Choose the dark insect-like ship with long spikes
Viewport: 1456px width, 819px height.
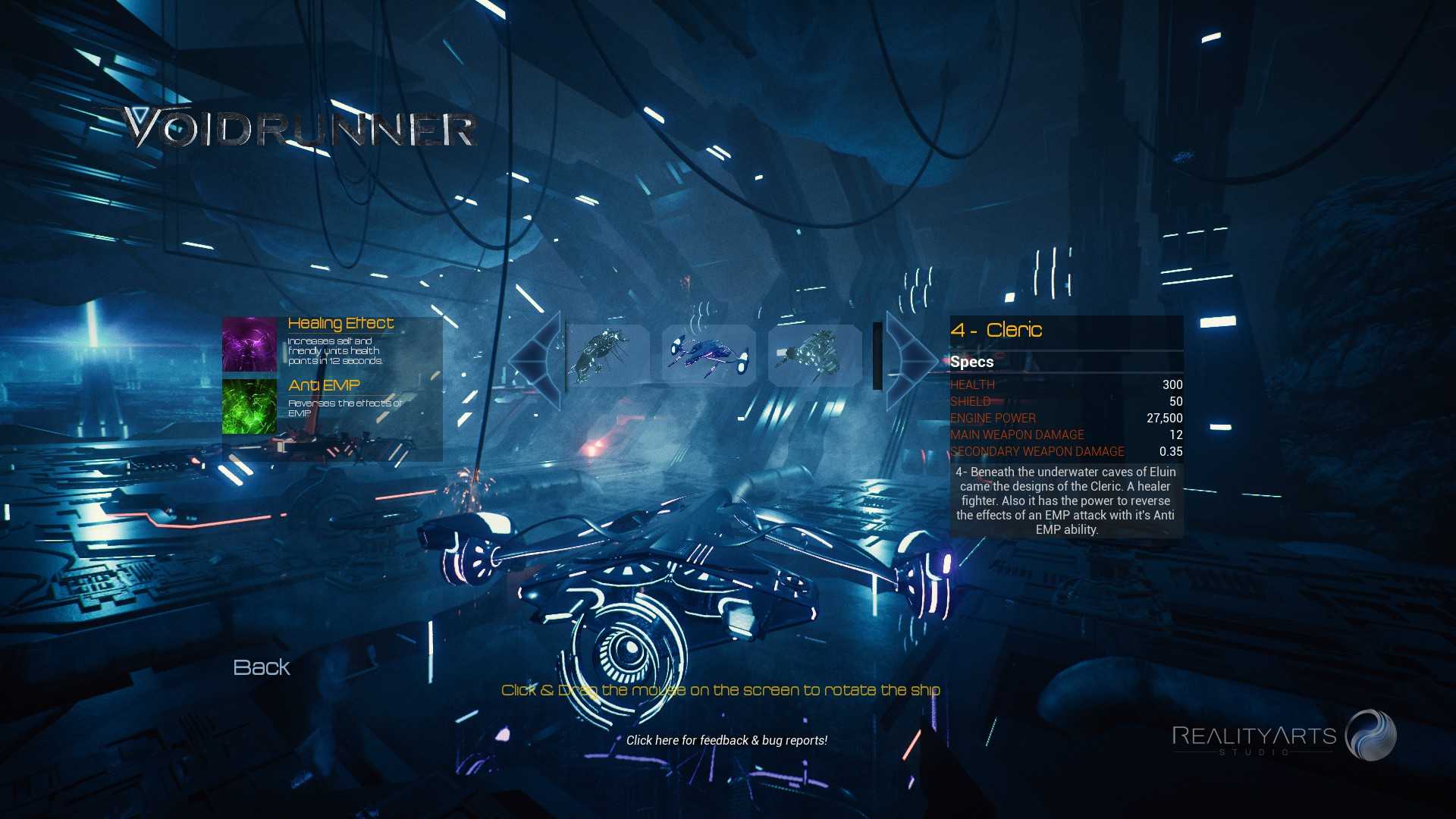click(x=605, y=356)
